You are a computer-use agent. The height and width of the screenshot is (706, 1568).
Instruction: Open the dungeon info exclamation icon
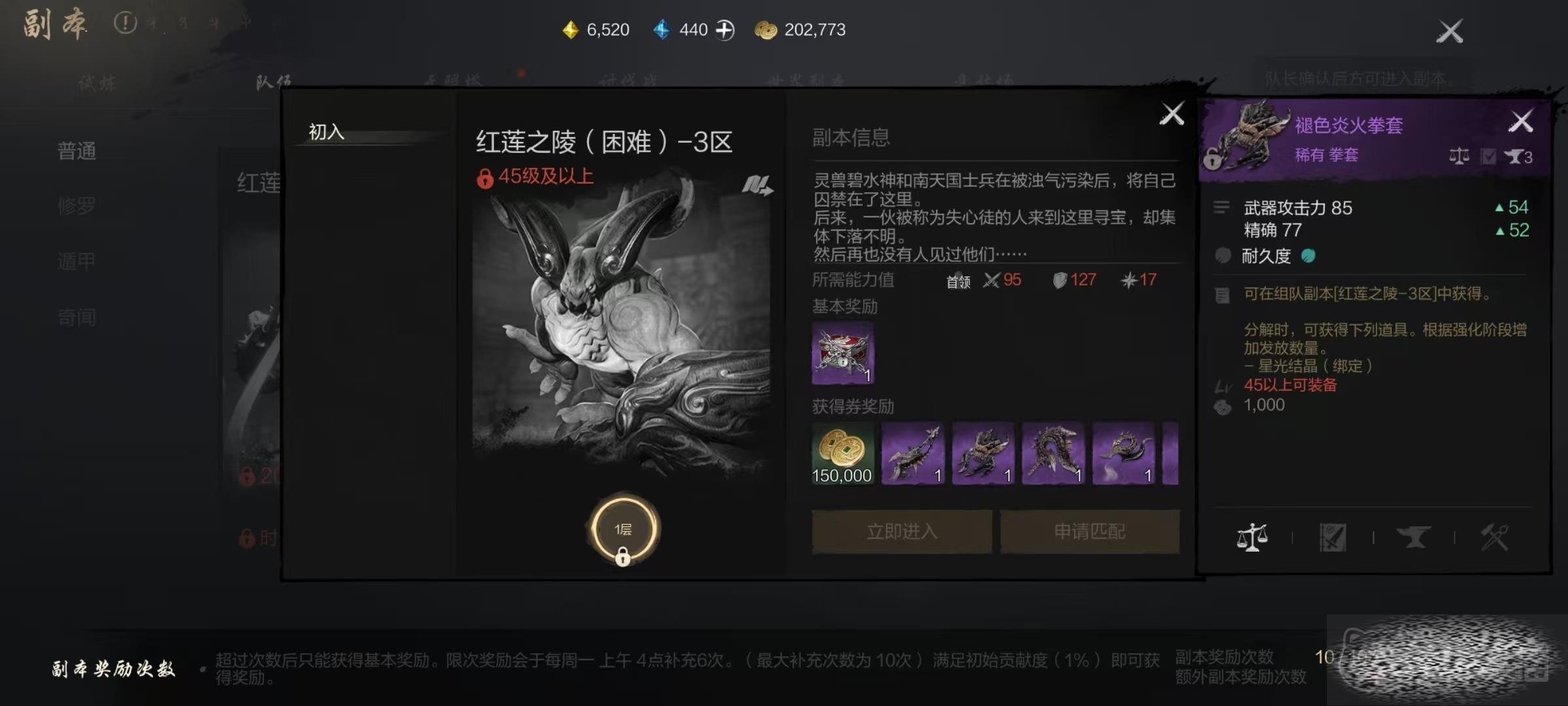(125, 24)
